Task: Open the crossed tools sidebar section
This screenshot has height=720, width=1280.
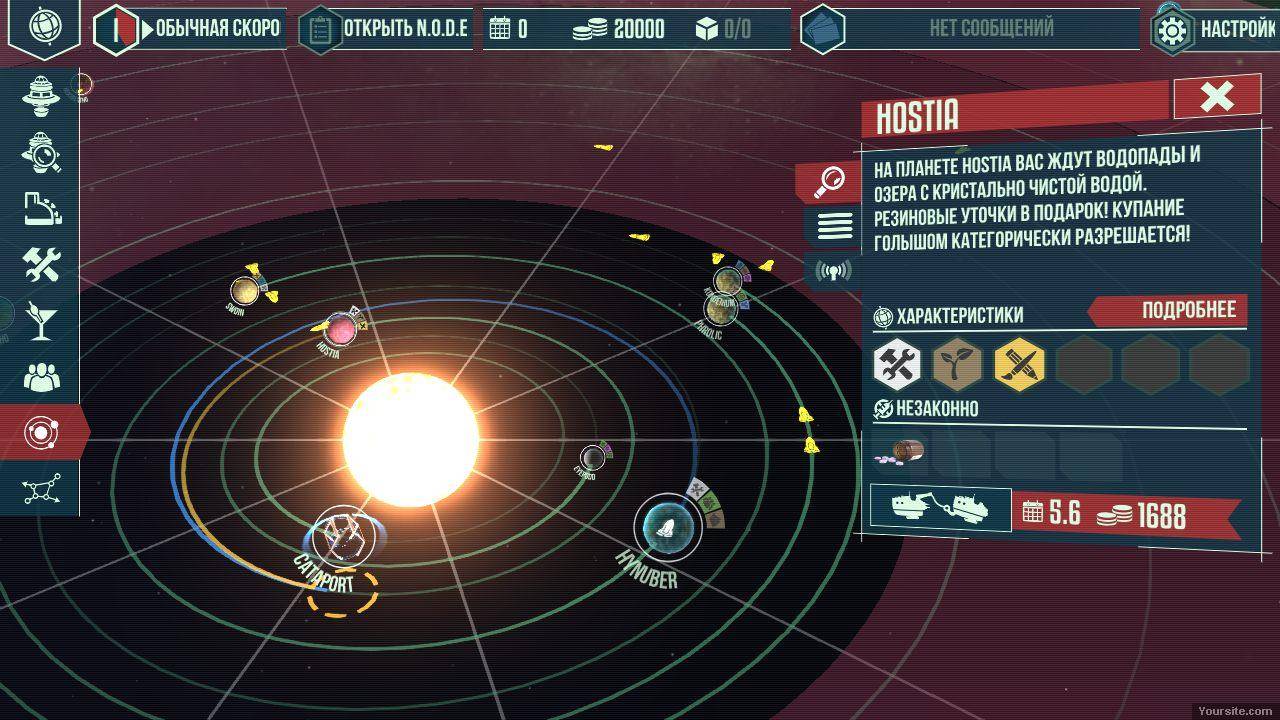Action: pyautogui.click(x=42, y=264)
